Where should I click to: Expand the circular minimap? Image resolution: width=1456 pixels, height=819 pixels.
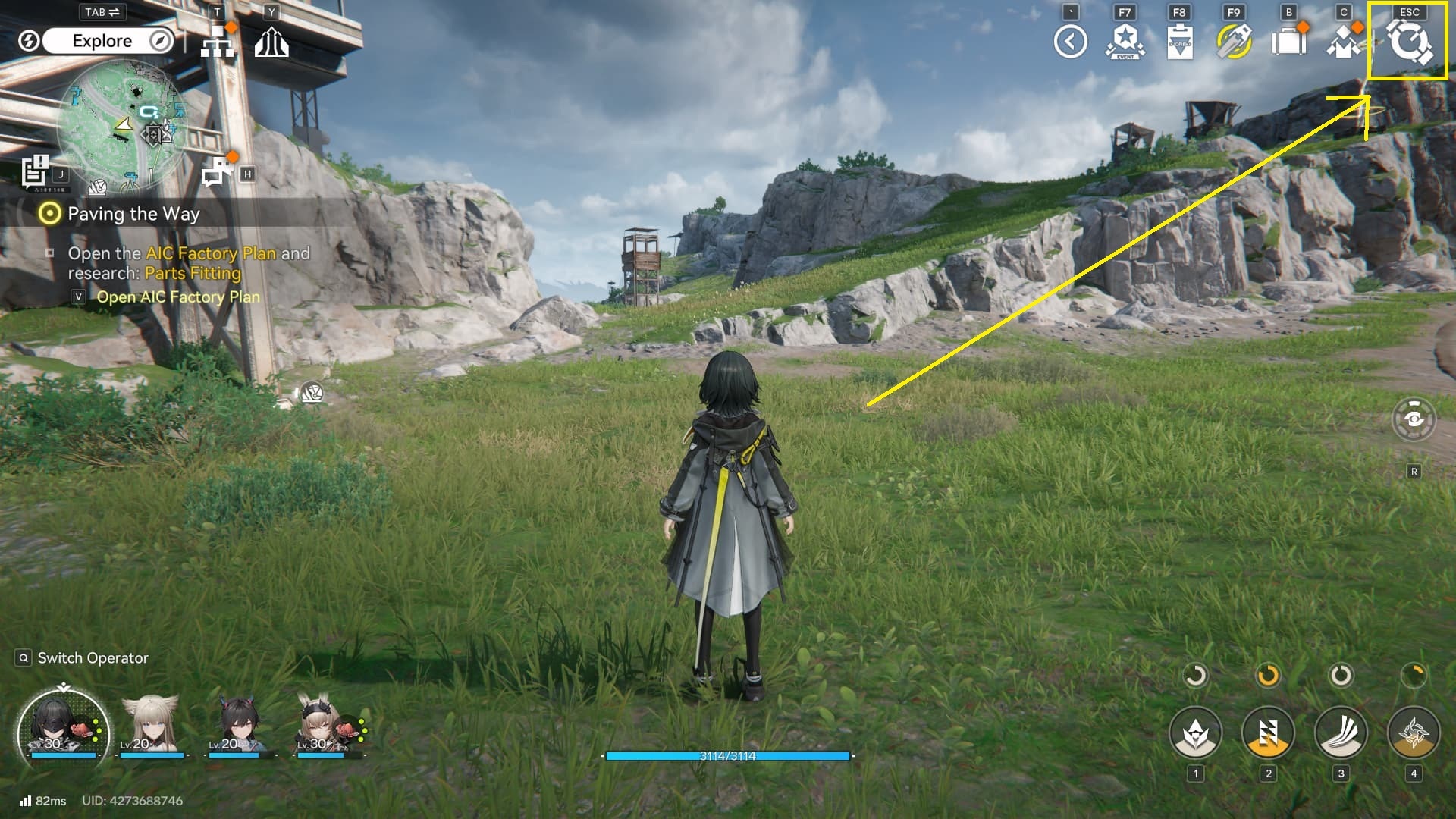[x=121, y=125]
